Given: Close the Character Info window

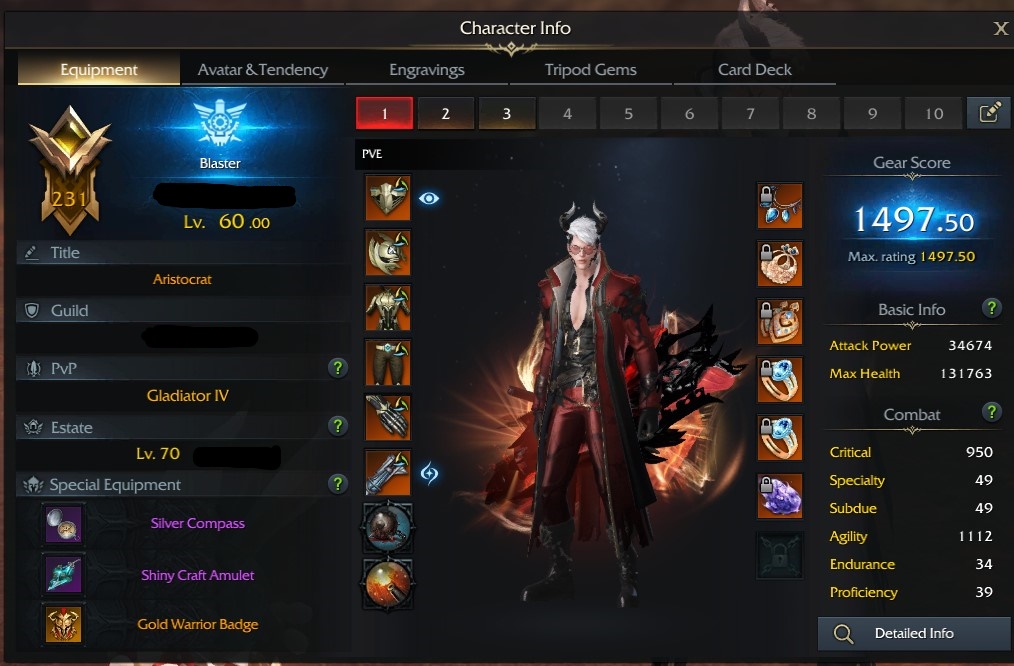Looking at the screenshot, I should [1000, 29].
